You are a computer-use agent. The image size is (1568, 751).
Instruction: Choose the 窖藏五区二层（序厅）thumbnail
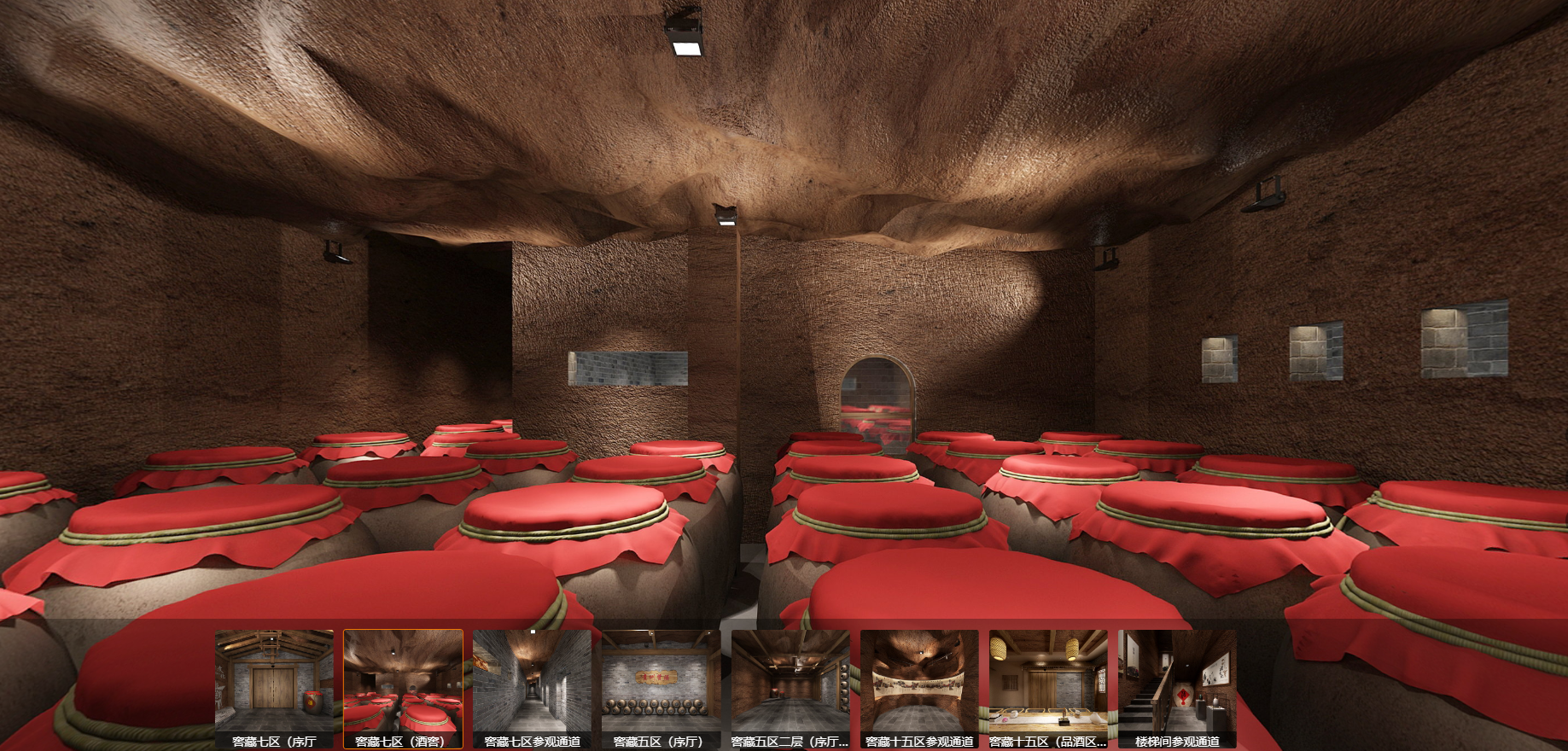coord(790,686)
